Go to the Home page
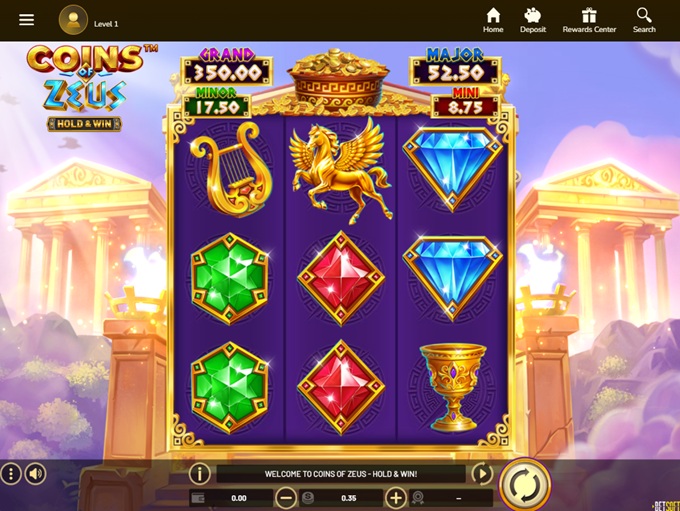 [493, 20]
